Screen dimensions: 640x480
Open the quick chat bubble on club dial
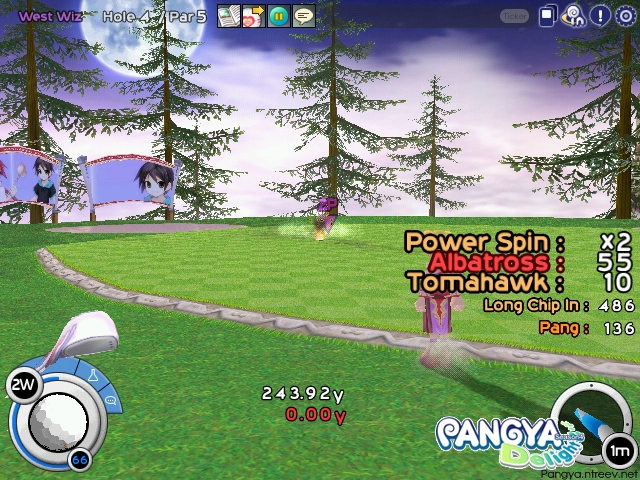109,400
